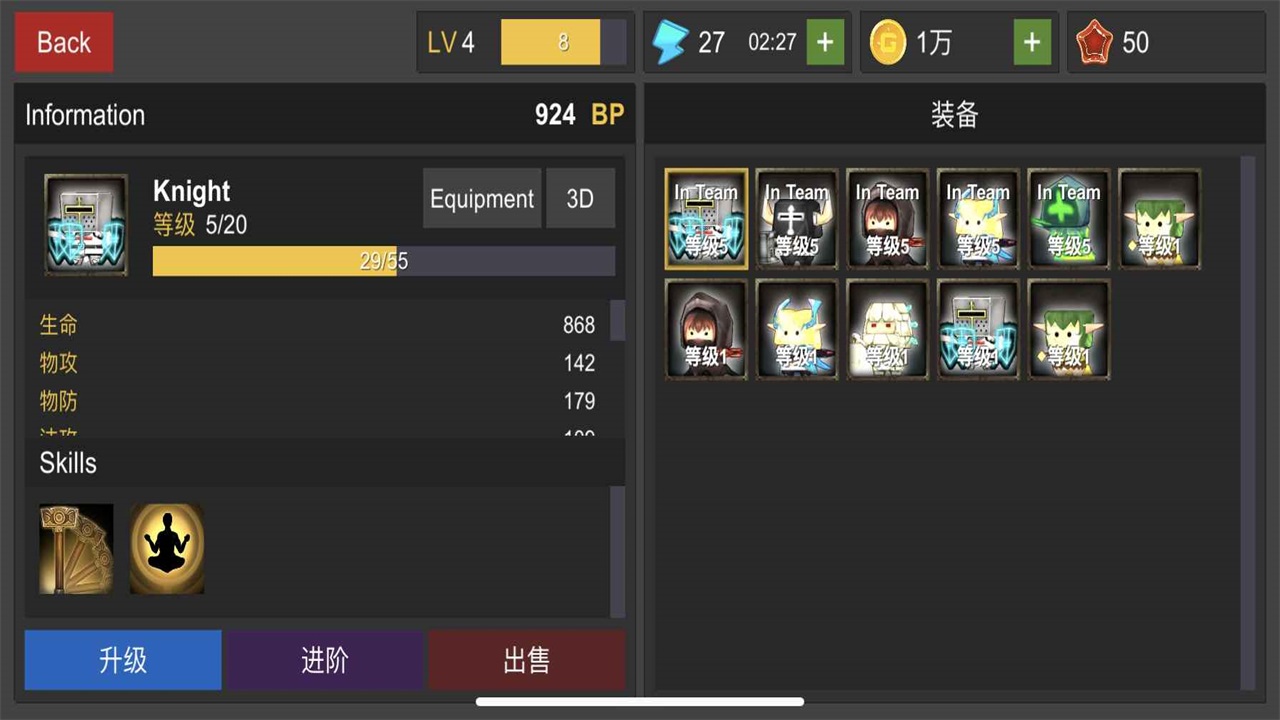Select the hammer fan skill icon
Screen dimensions: 1280x720
pyautogui.click(x=75, y=547)
